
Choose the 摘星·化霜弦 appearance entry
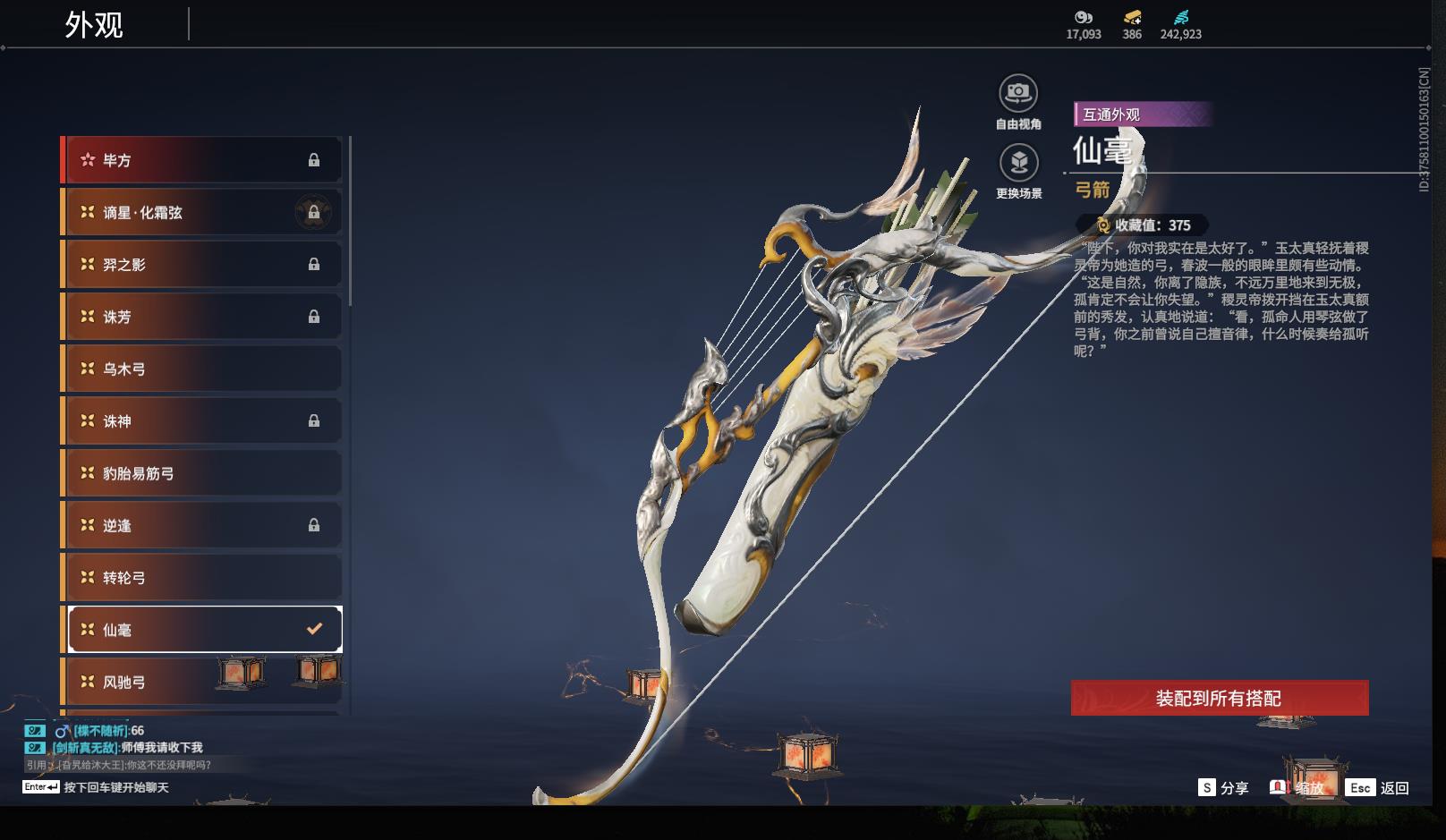[x=202, y=212]
